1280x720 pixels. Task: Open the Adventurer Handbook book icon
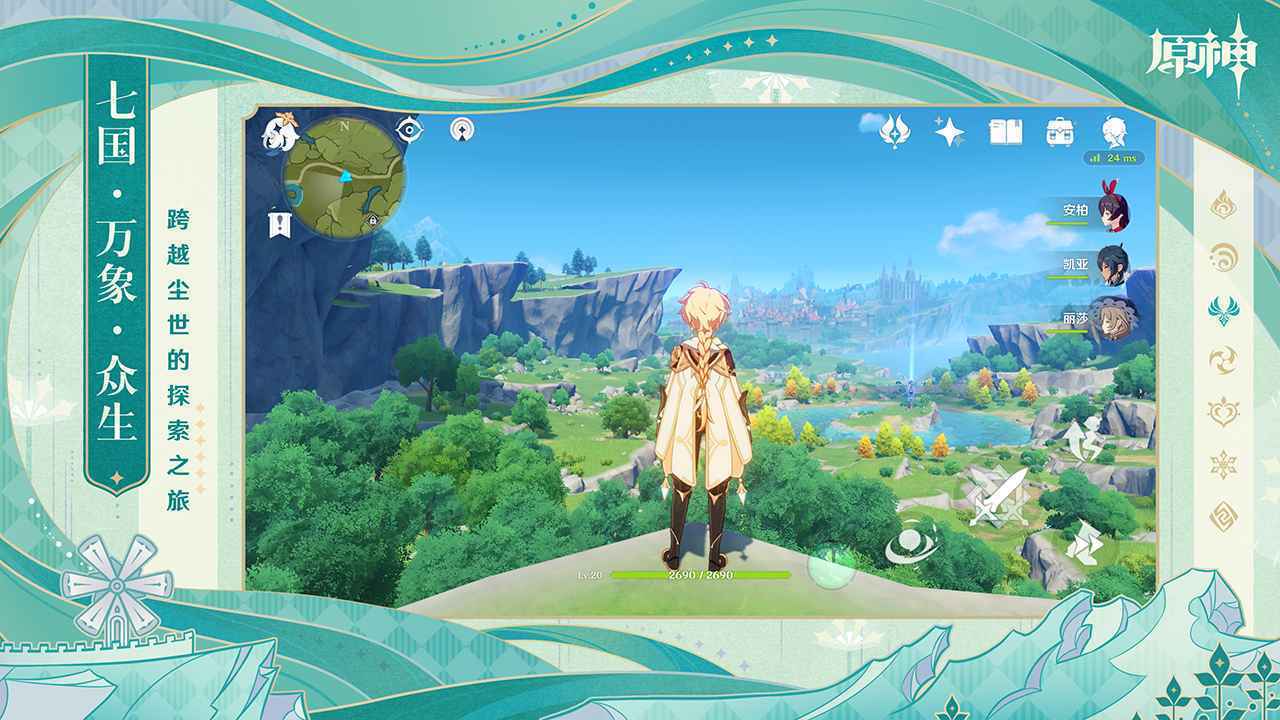point(1005,131)
